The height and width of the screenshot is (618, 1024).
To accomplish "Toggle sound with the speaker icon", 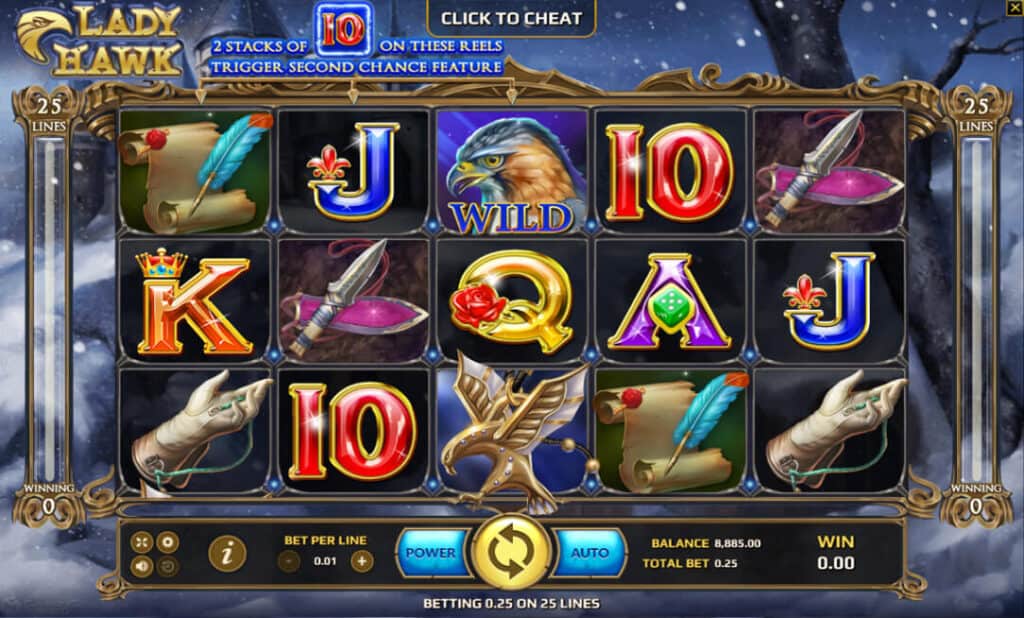I will point(143,566).
